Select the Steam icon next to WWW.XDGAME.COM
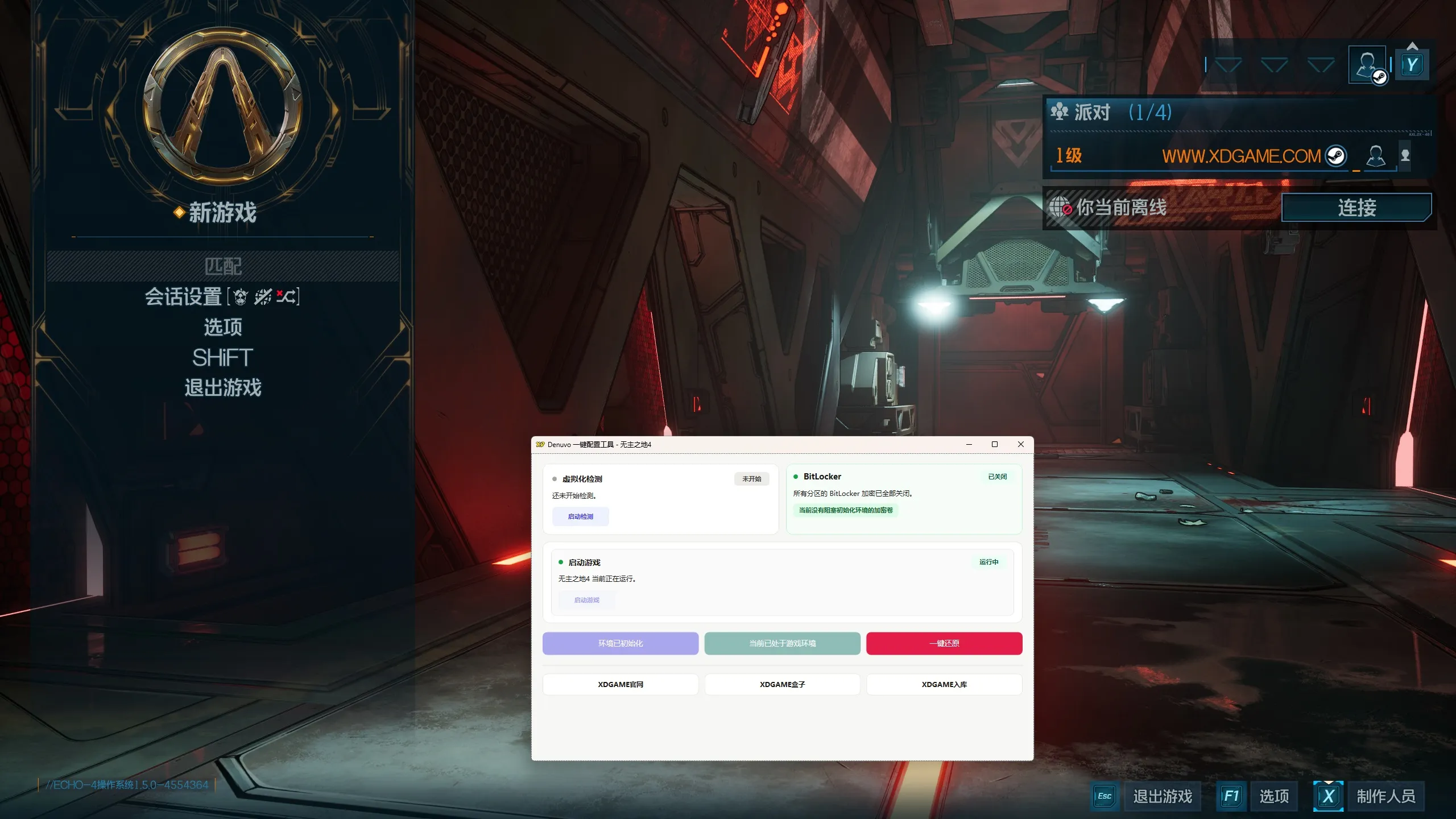Viewport: 1456px width, 819px height. point(1337,156)
